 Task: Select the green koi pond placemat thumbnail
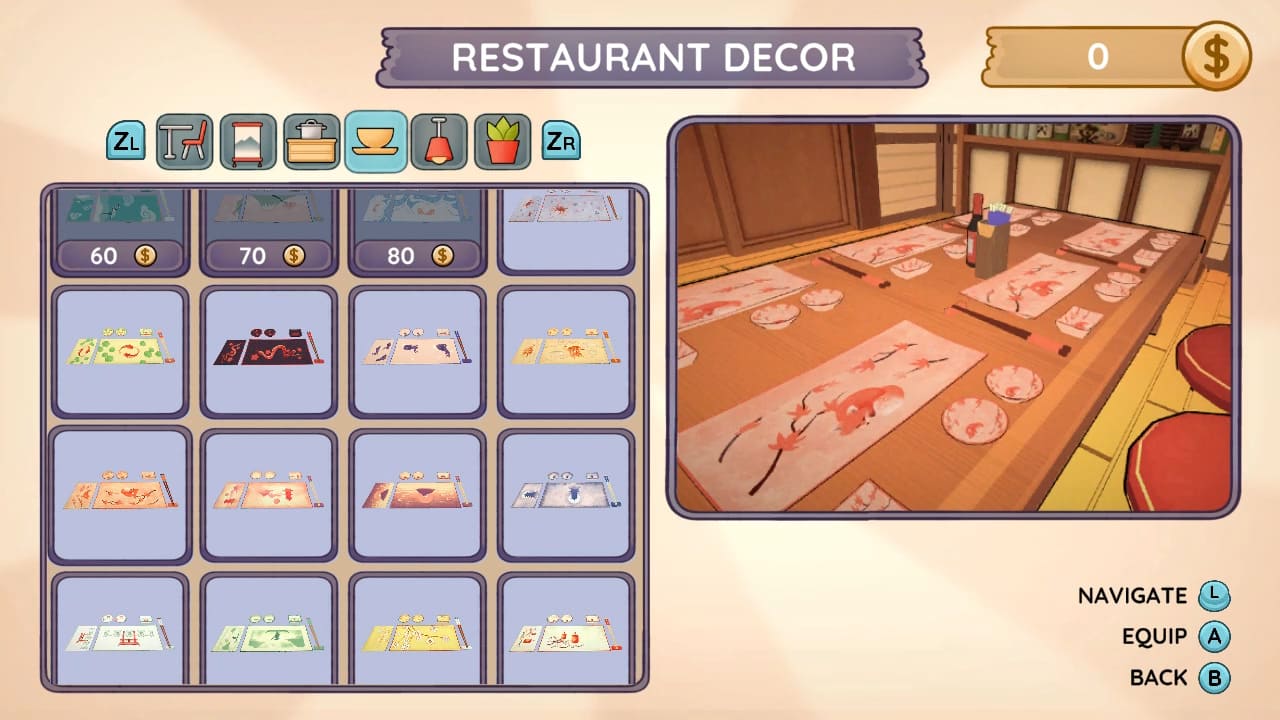(120, 352)
